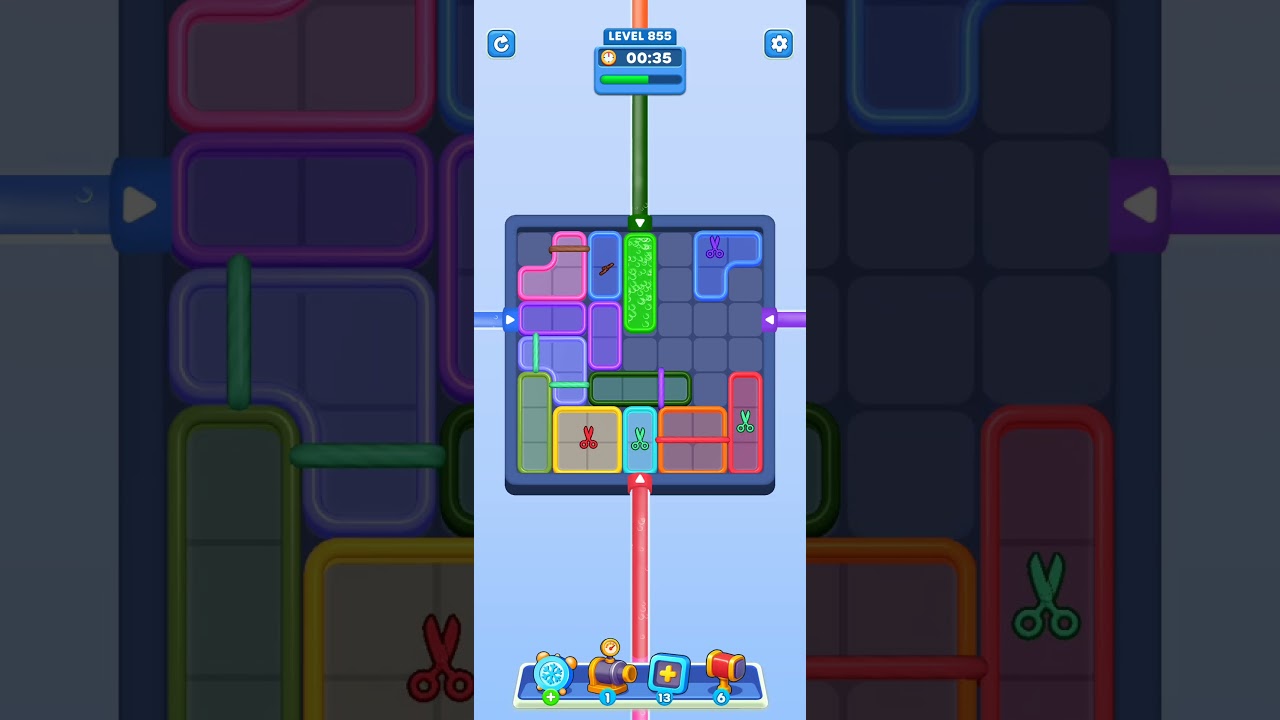Activate the cannon booster power-up
This screenshot has width=1280, height=720.
pos(608,672)
